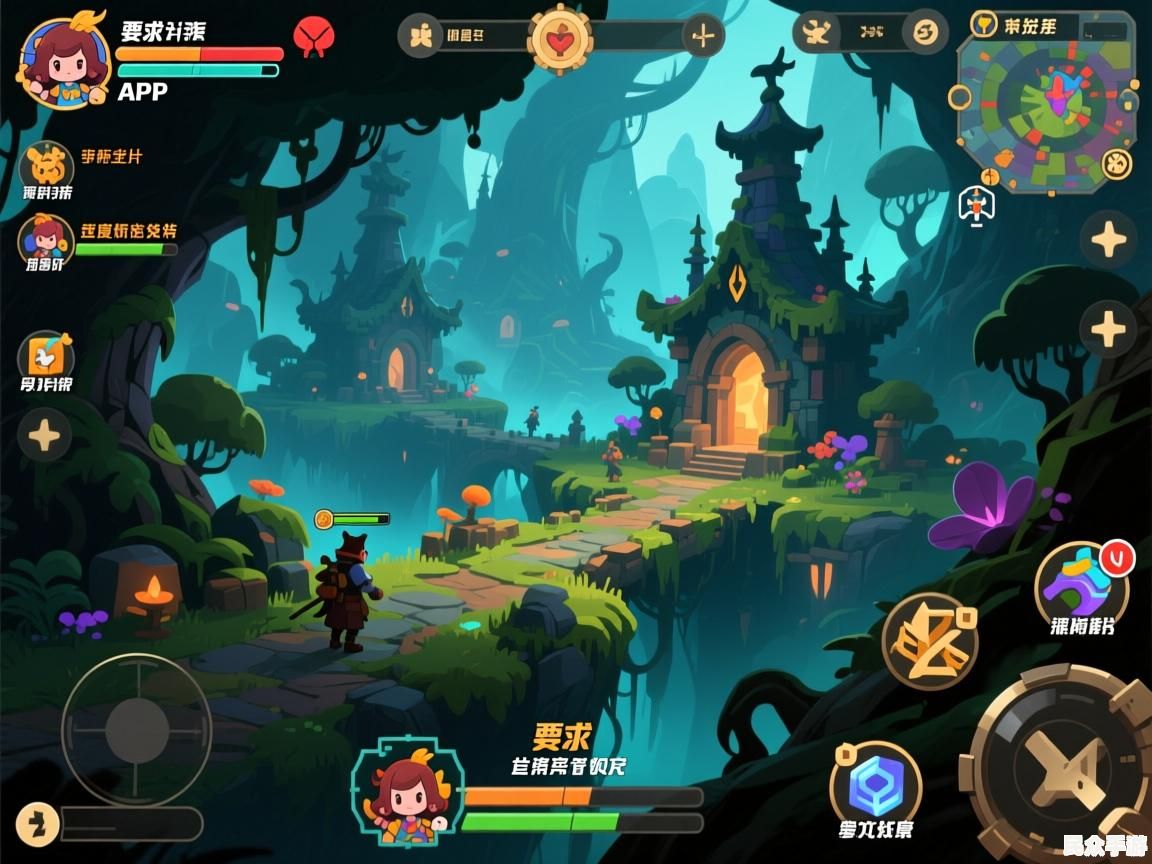Open the chicken item icon

click(x=46, y=356)
